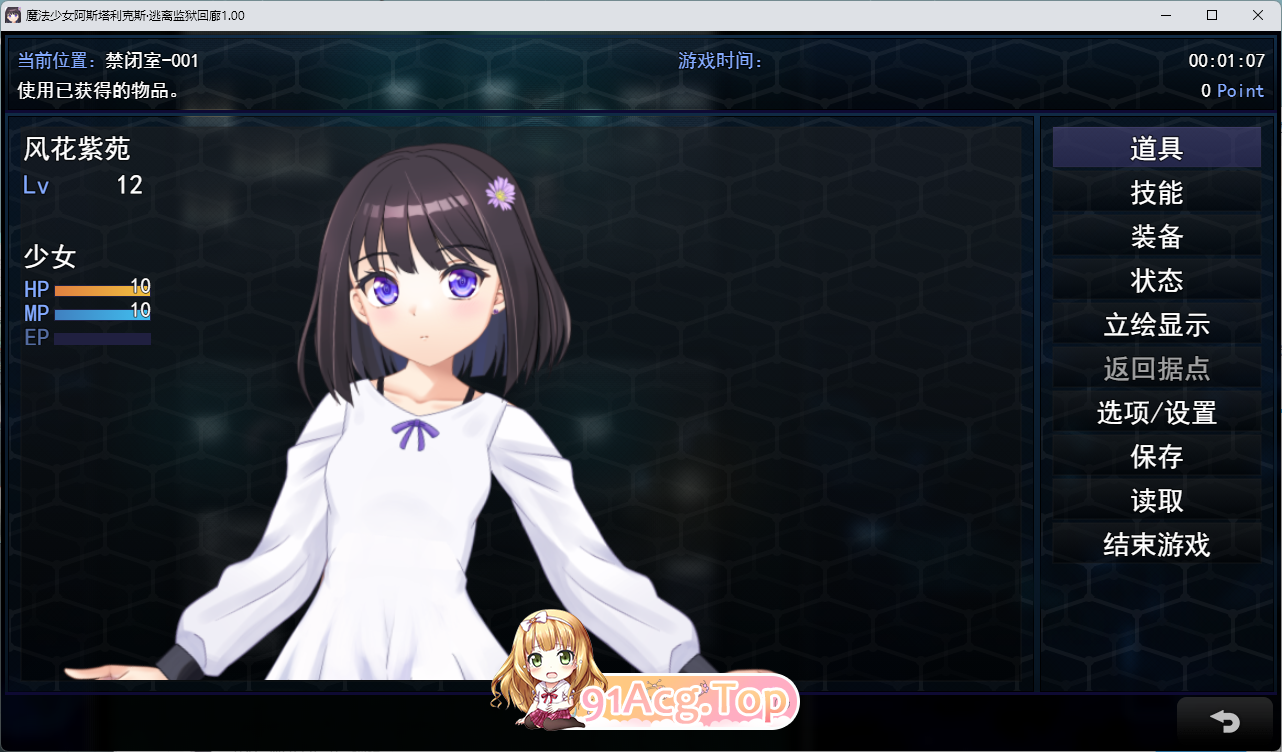
Task: Click the 91Acg.Top watermark link
Action: [x=685, y=702]
